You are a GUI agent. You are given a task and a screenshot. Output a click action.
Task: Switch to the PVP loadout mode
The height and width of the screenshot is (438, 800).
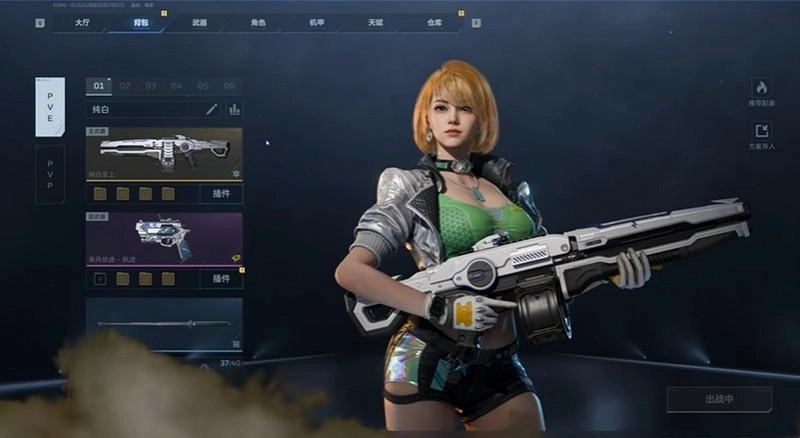(x=50, y=174)
